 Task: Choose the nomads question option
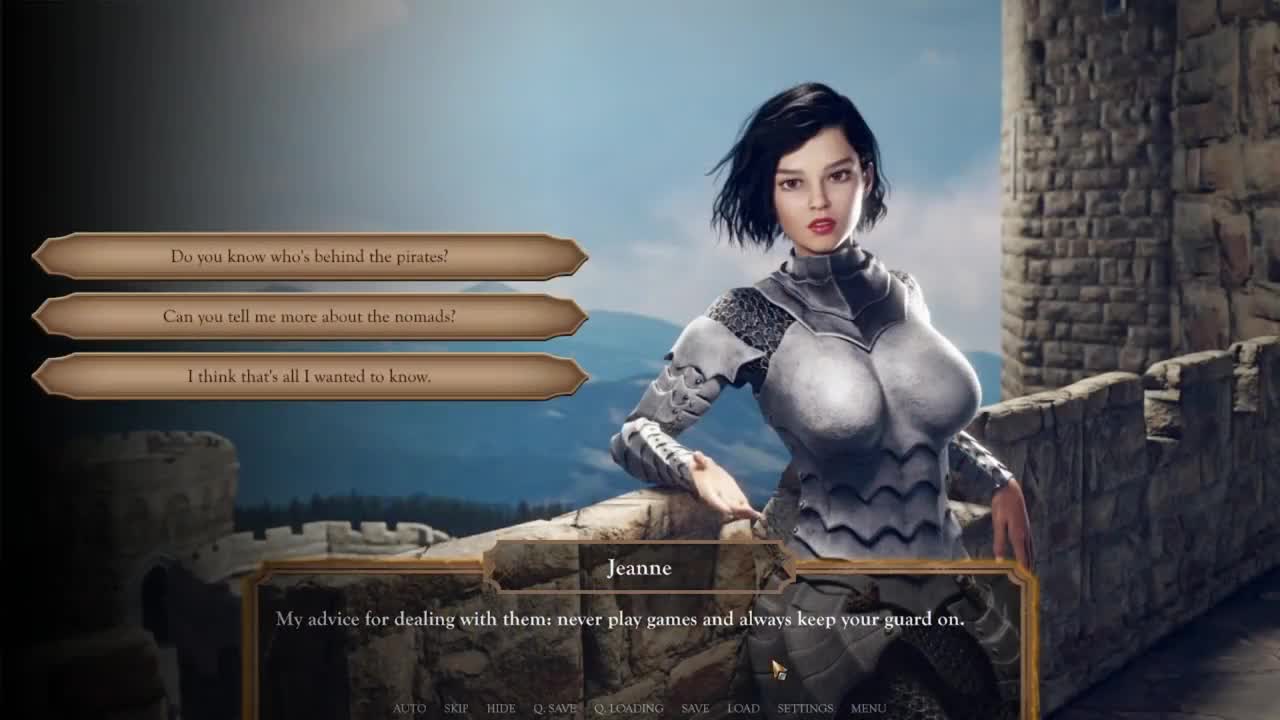click(310, 317)
